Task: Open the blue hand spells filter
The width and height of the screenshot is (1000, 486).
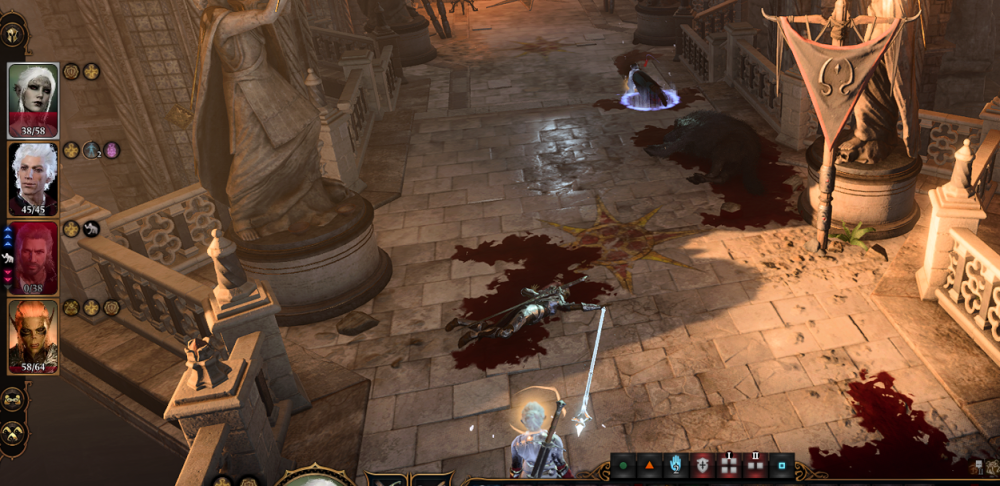Action: tap(675, 467)
